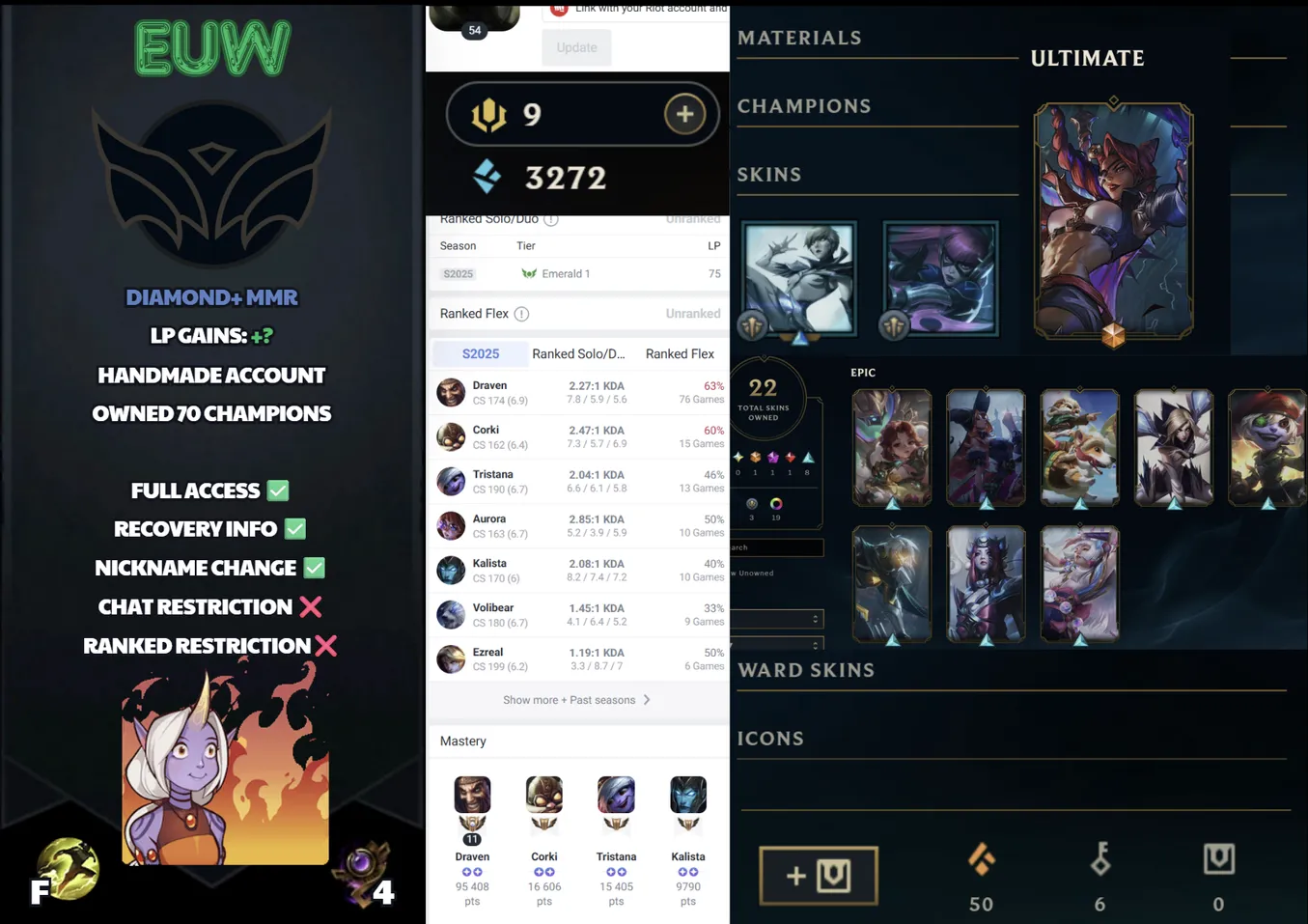The height and width of the screenshot is (924, 1308).
Task: Click the Show more + Past seasons link
Action: pyautogui.click(x=576, y=700)
